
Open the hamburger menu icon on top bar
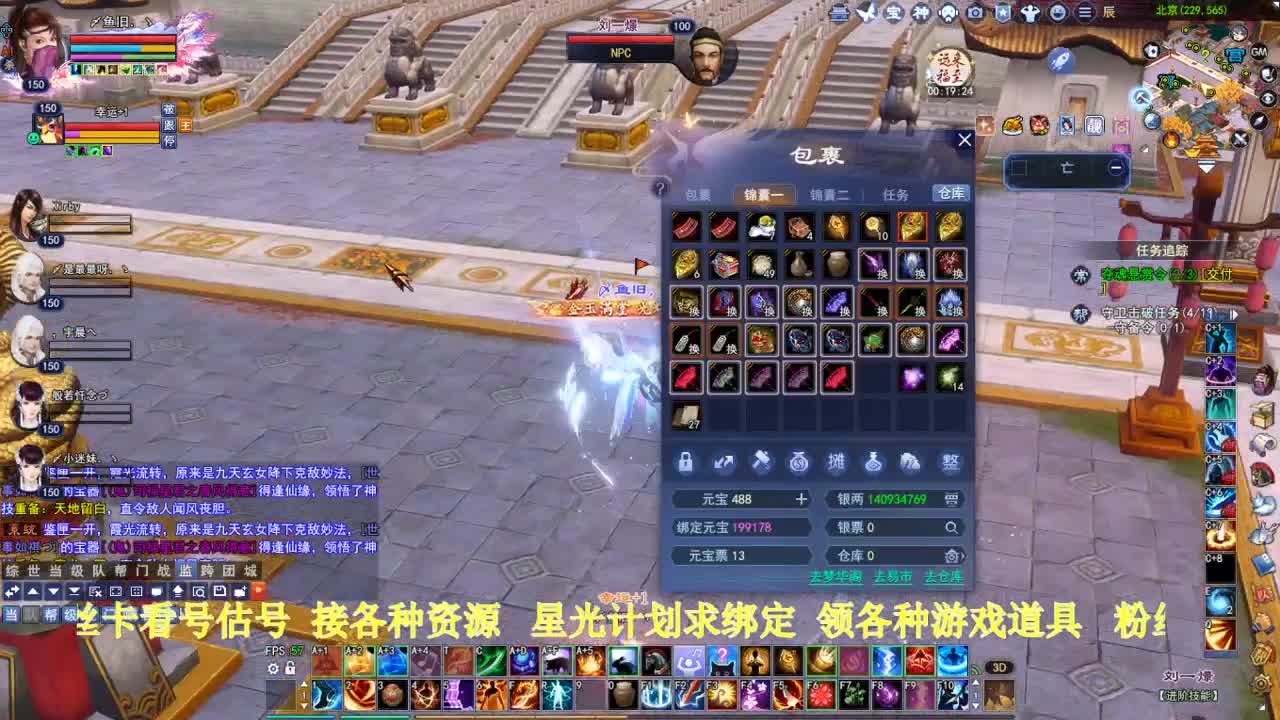click(x=1084, y=12)
